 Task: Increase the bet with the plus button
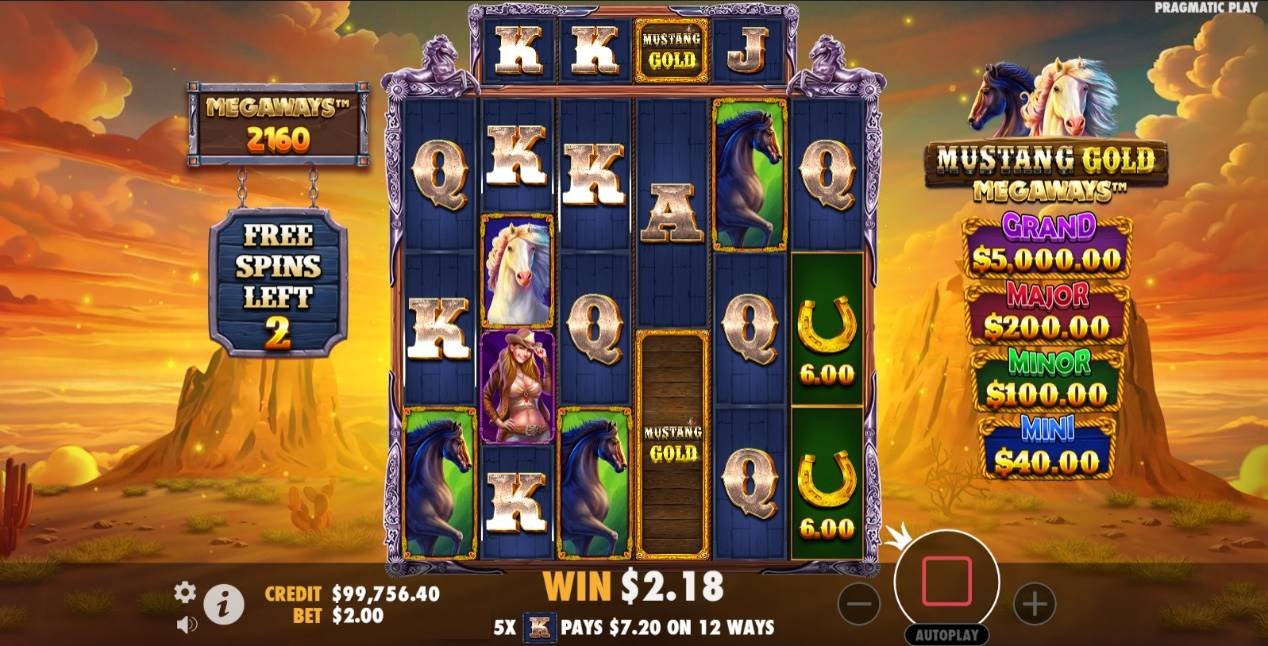tap(1034, 603)
